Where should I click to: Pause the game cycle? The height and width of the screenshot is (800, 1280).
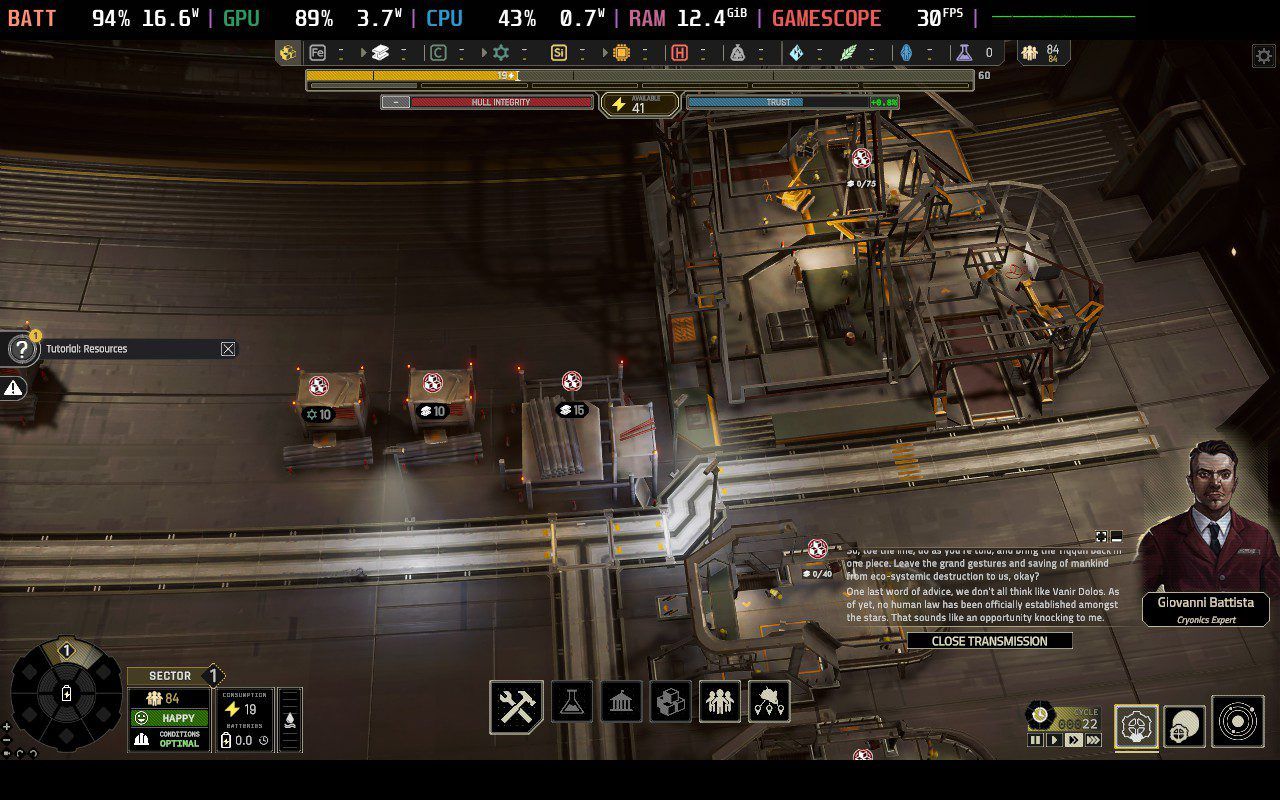(1035, 740)
